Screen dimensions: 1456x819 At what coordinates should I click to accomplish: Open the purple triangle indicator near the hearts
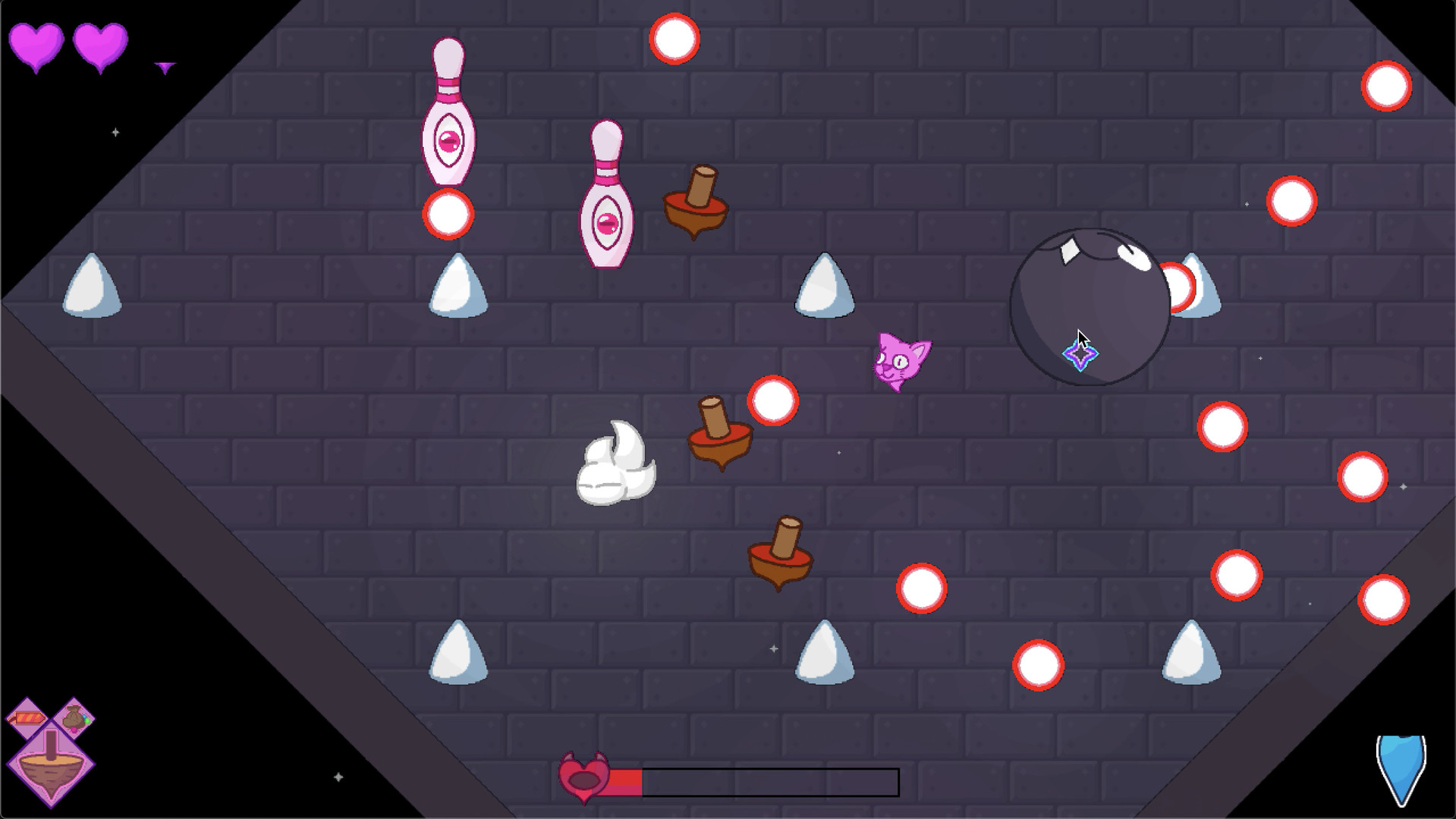[164, 67]
